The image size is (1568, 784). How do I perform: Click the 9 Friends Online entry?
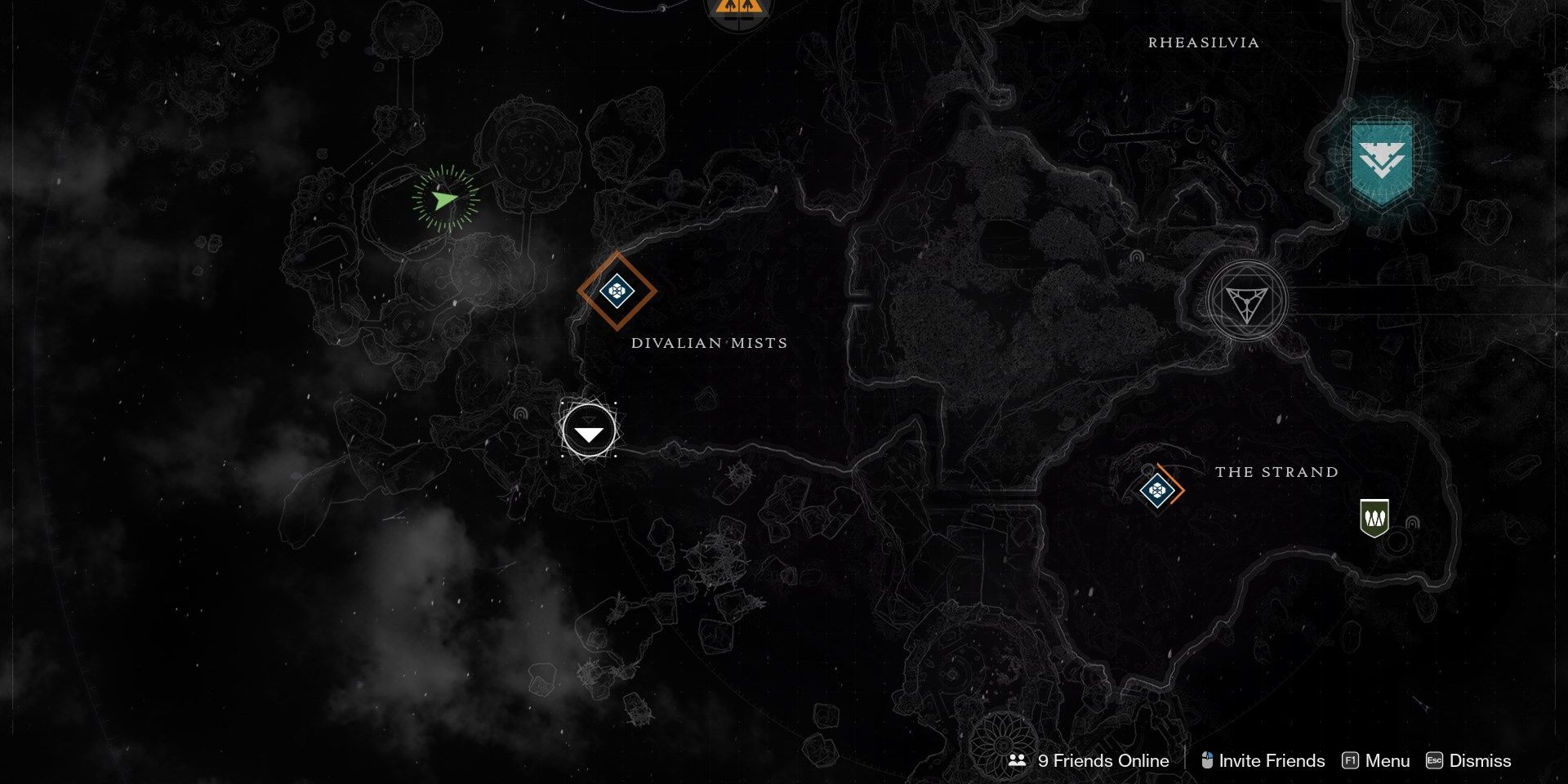(x=1102, y=760)
